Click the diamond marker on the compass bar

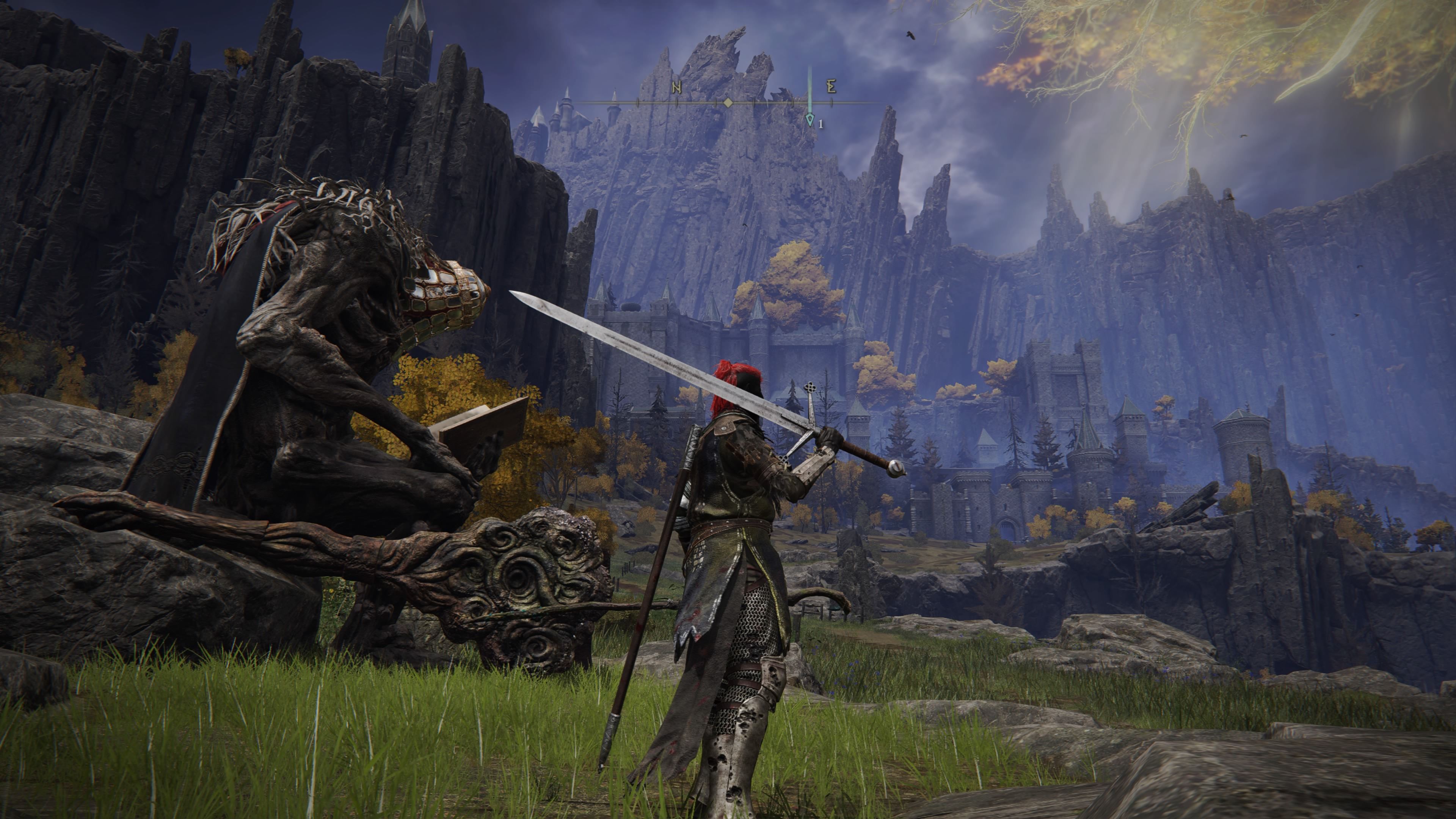[728, 103]
